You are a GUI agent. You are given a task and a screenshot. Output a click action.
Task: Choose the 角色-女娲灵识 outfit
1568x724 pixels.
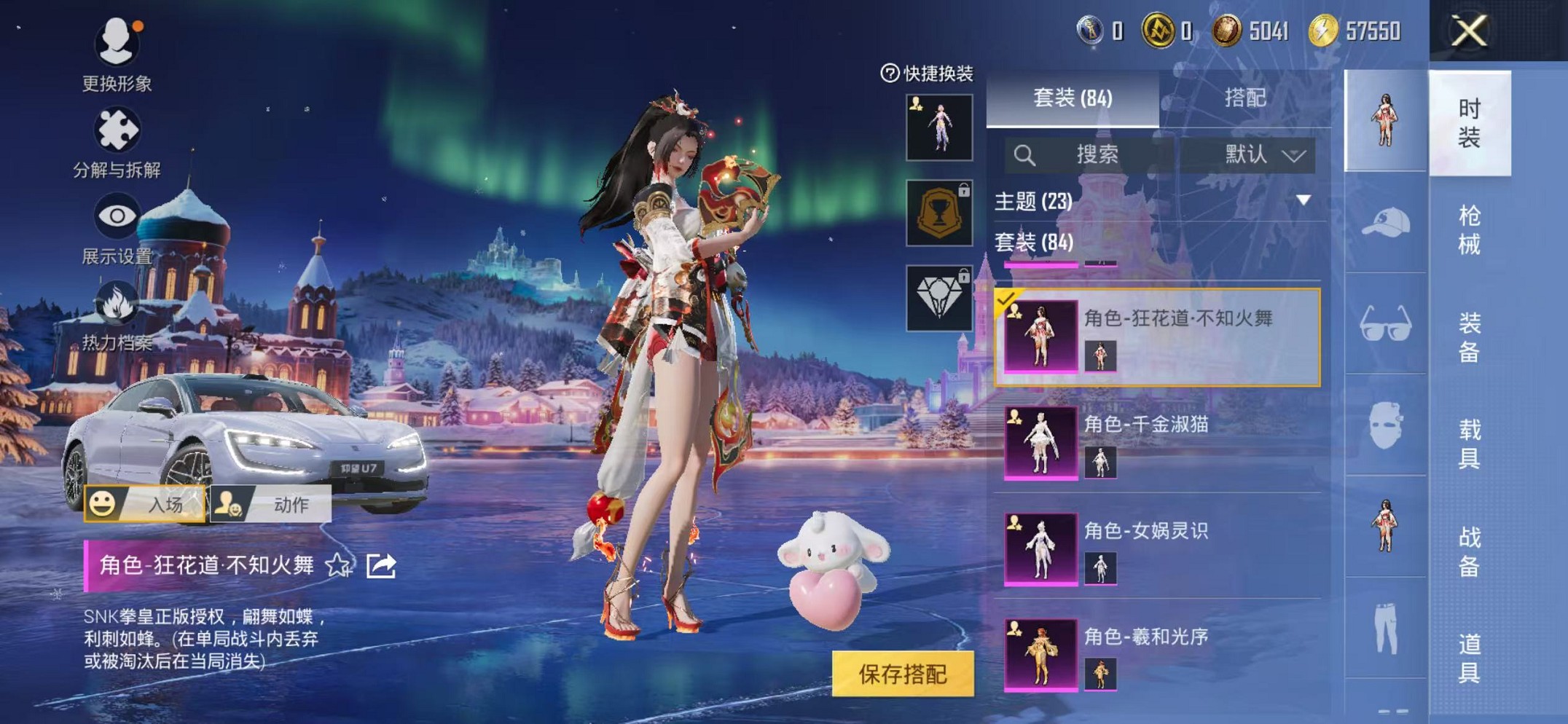point(1157,549)
